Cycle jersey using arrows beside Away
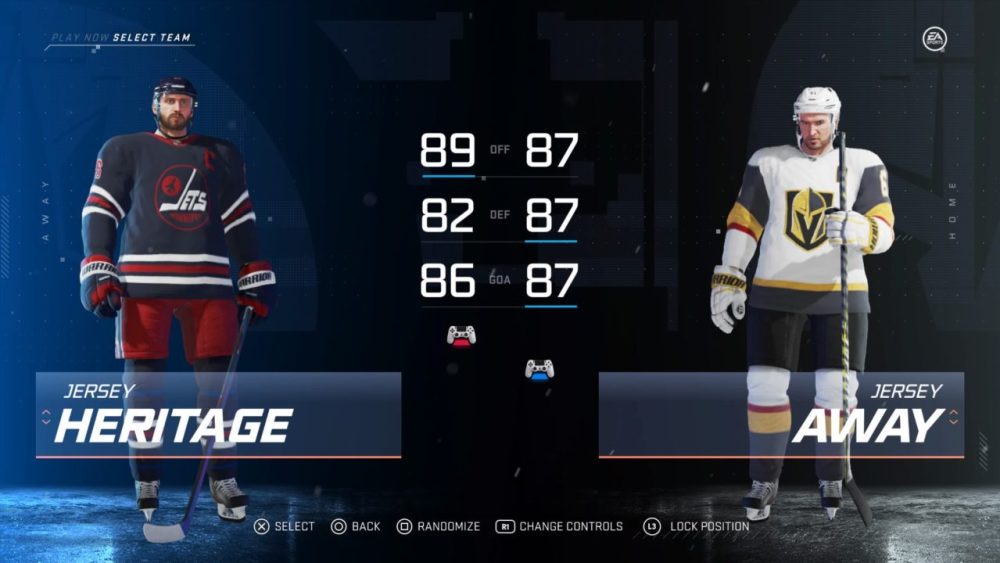The height and width of the screenshot is (563, 1000). coord(953,415)
